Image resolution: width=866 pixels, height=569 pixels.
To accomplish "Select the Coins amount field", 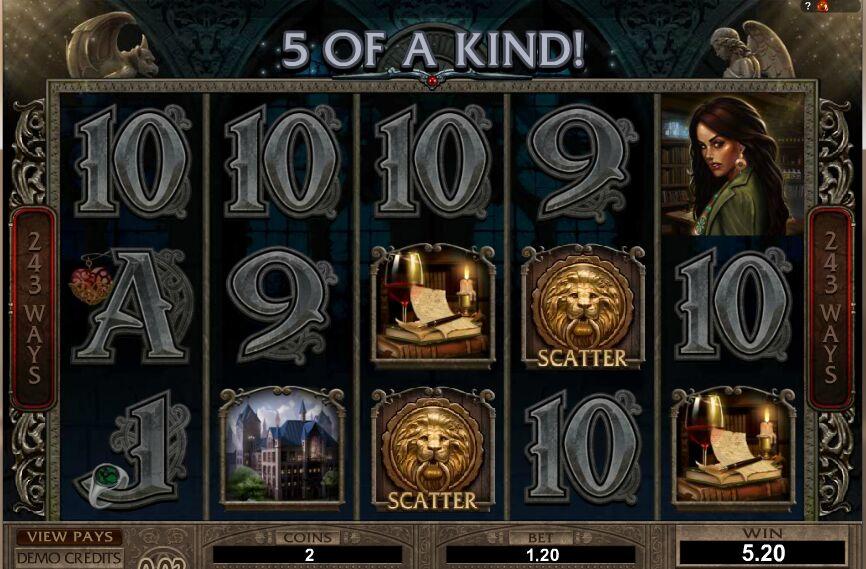I will point(308,555).
